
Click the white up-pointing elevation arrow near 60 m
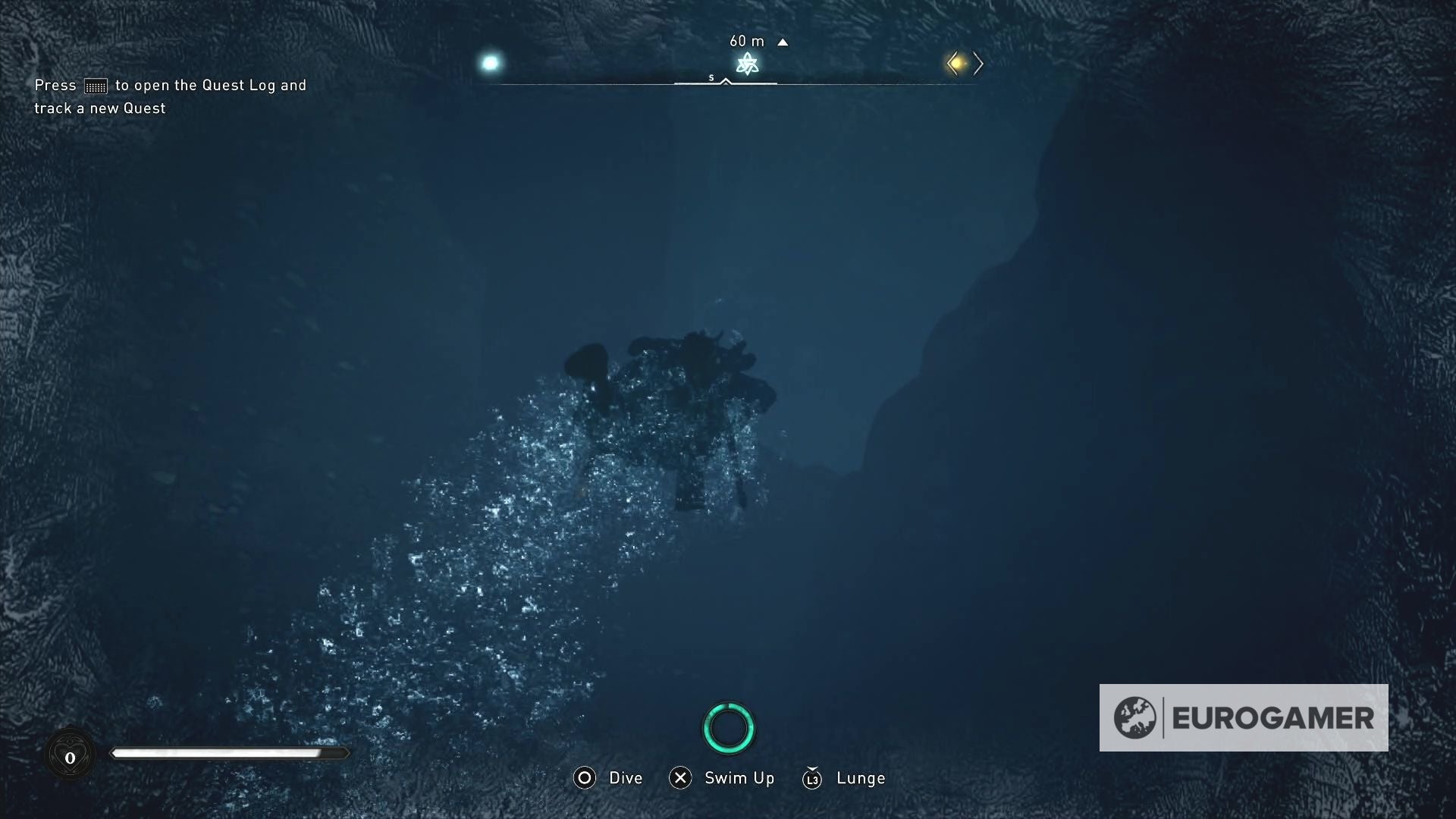coord(783,42)
